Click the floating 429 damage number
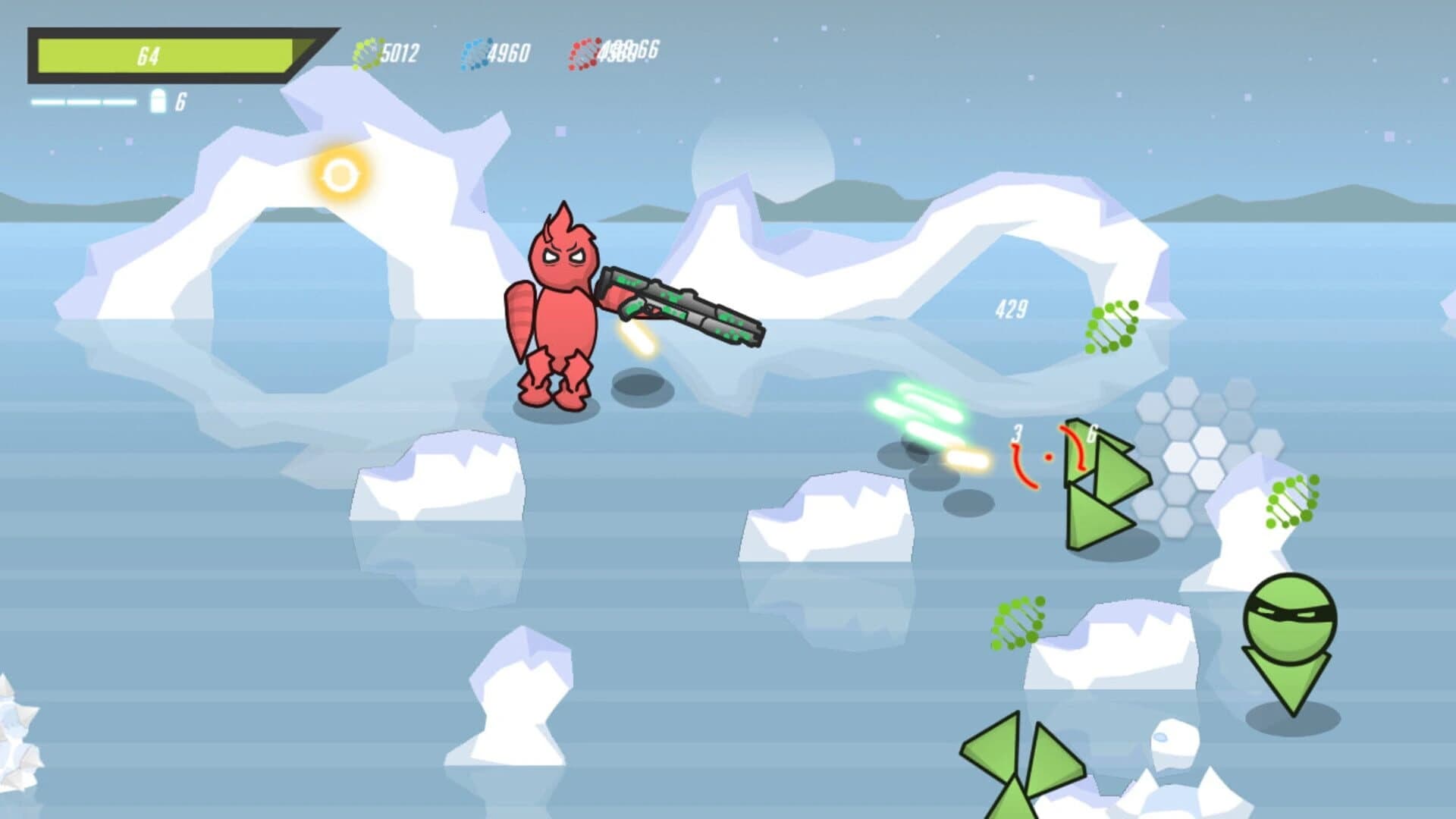This screenshot has height=819, width=1456. coord(1012,307)
